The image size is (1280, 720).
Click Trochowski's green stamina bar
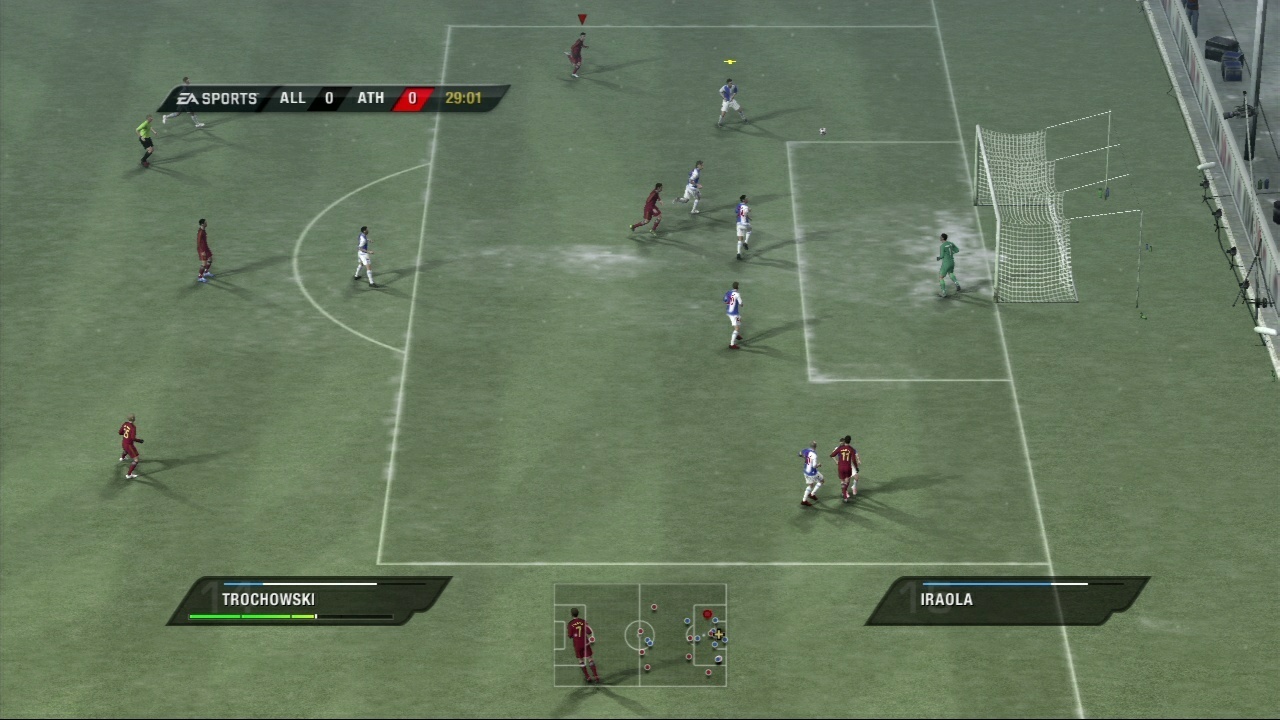pyautogui.click(x=250, y=617)
